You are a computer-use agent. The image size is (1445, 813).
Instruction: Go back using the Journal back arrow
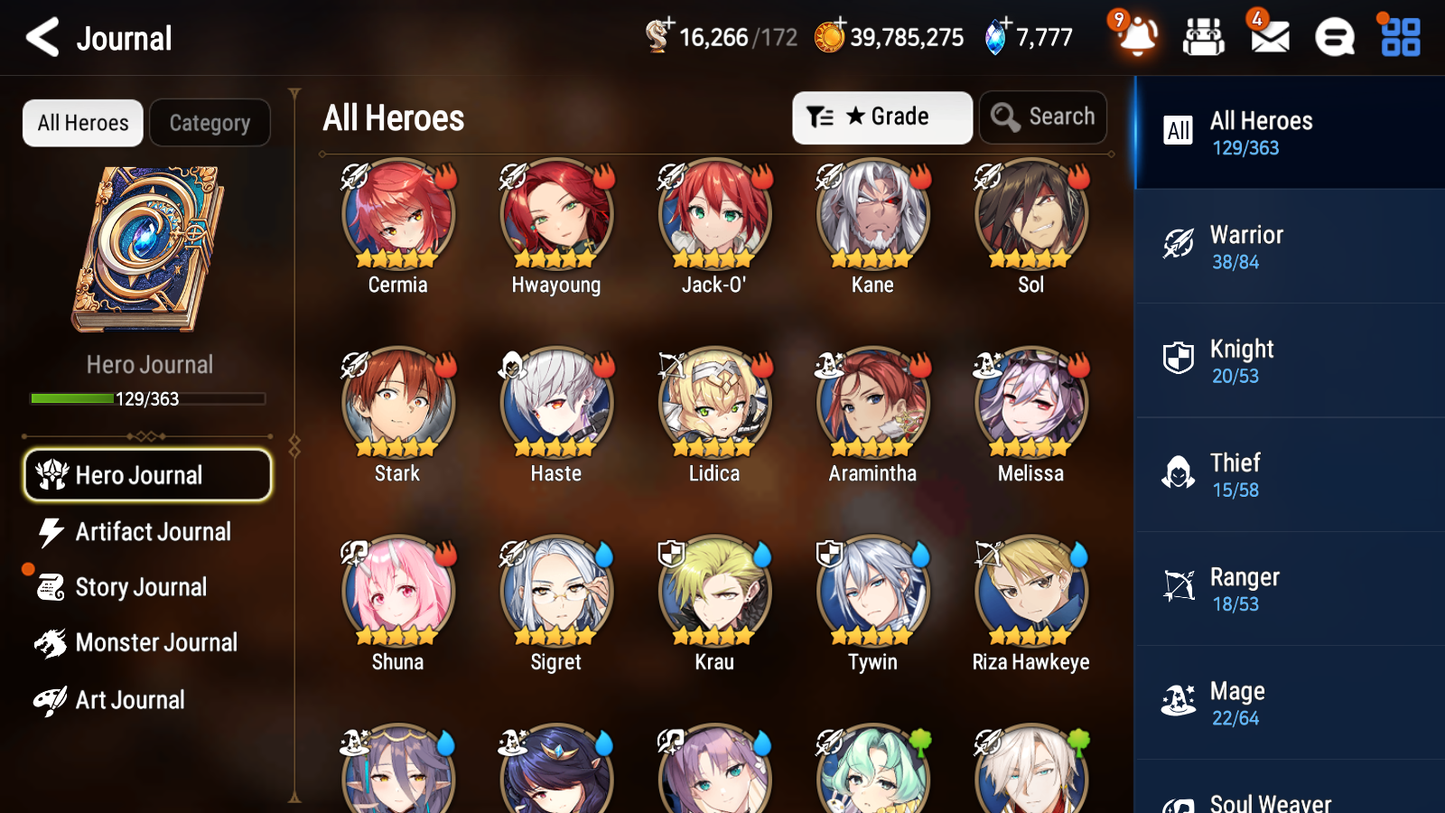pyautogui.click(x=41, y=37)
